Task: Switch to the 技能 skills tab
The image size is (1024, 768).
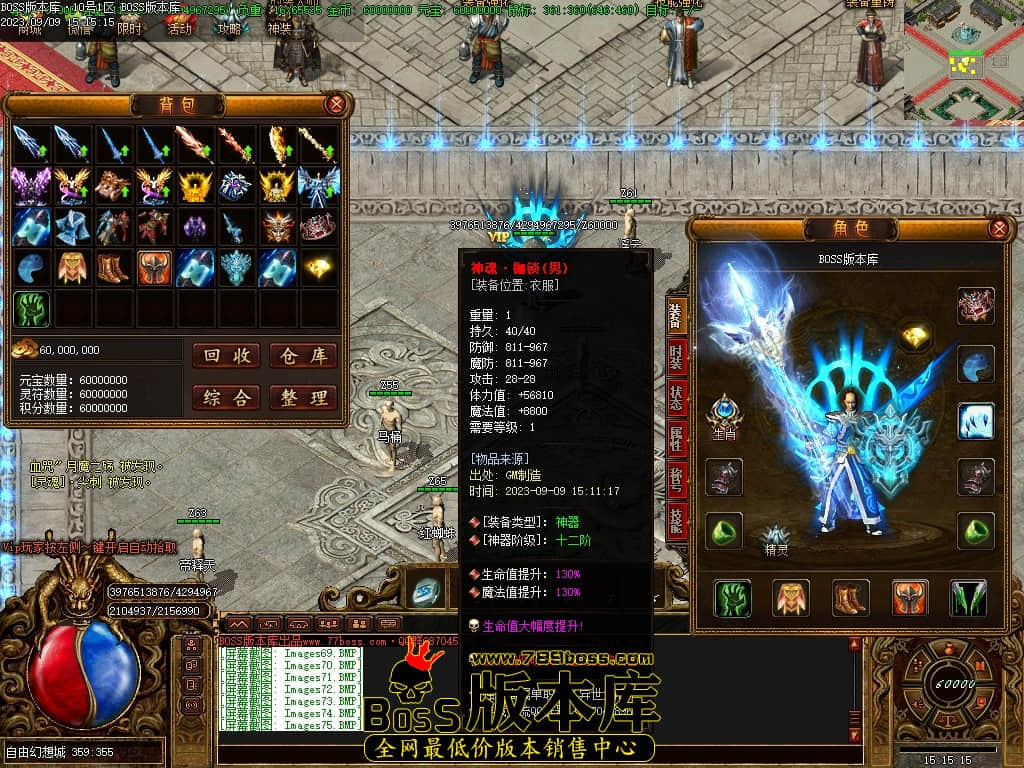Action: click(677, 522)
